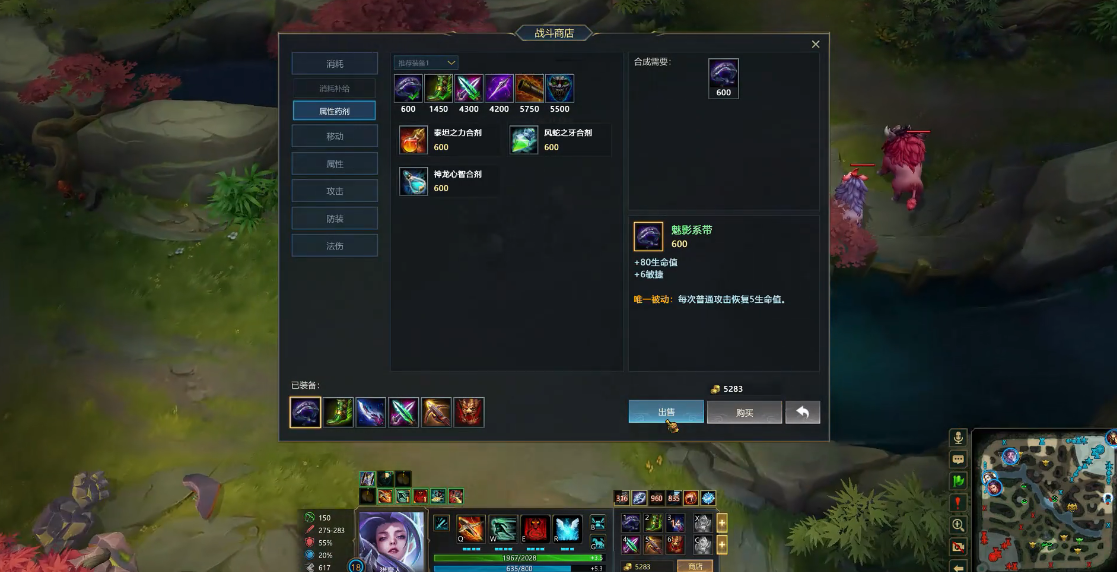This screenshot has height=572, width=1117.
Task: Click the 出售 sell button
Action: coord(666,412)
